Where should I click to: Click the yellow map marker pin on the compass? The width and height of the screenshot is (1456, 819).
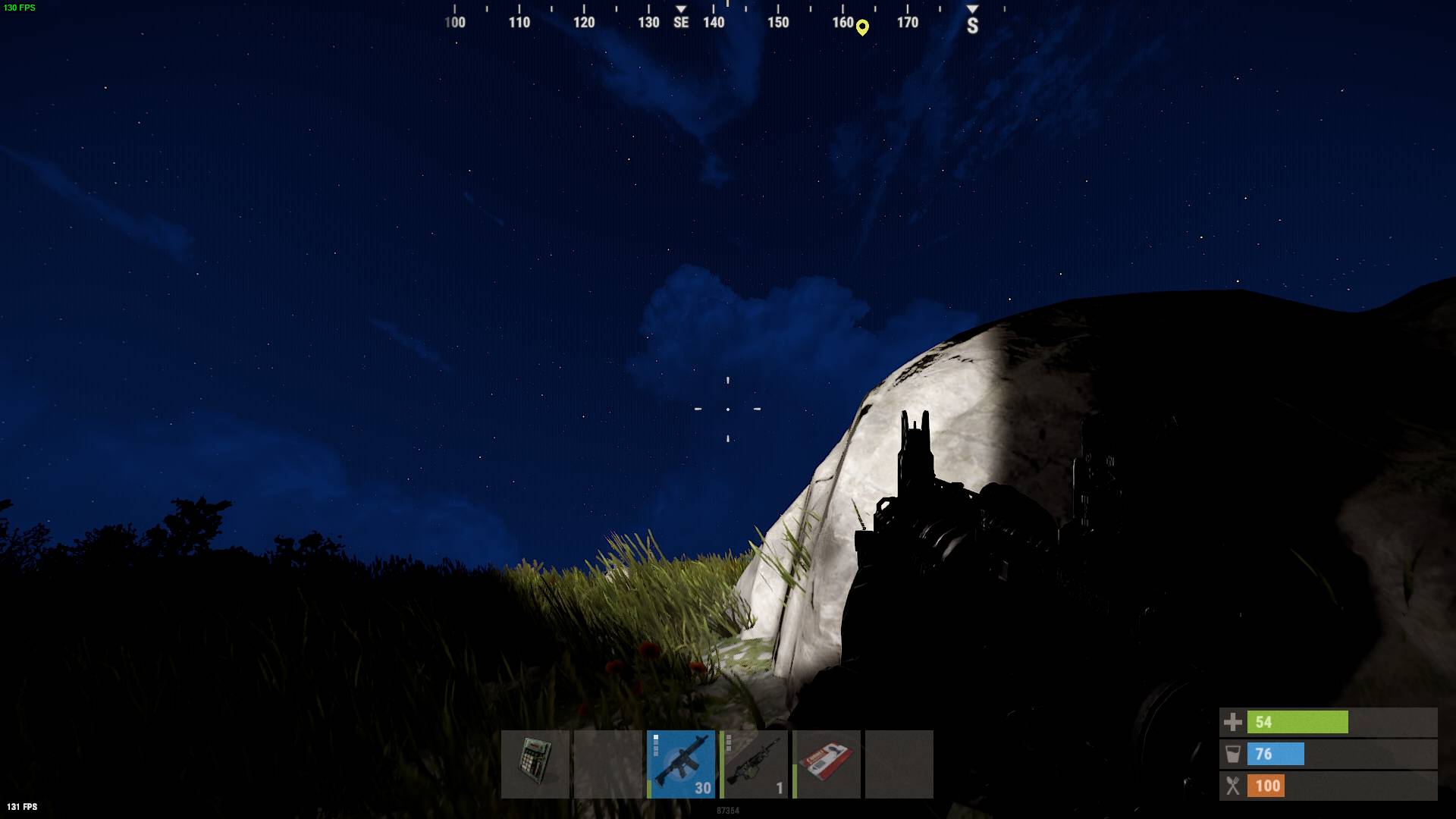[862, 27]
